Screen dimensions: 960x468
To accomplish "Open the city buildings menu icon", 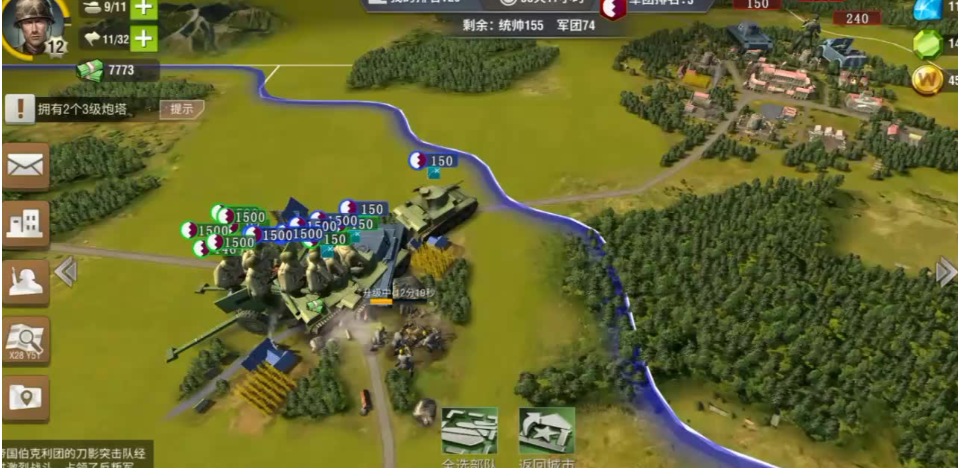I will (x=26, y=224).
